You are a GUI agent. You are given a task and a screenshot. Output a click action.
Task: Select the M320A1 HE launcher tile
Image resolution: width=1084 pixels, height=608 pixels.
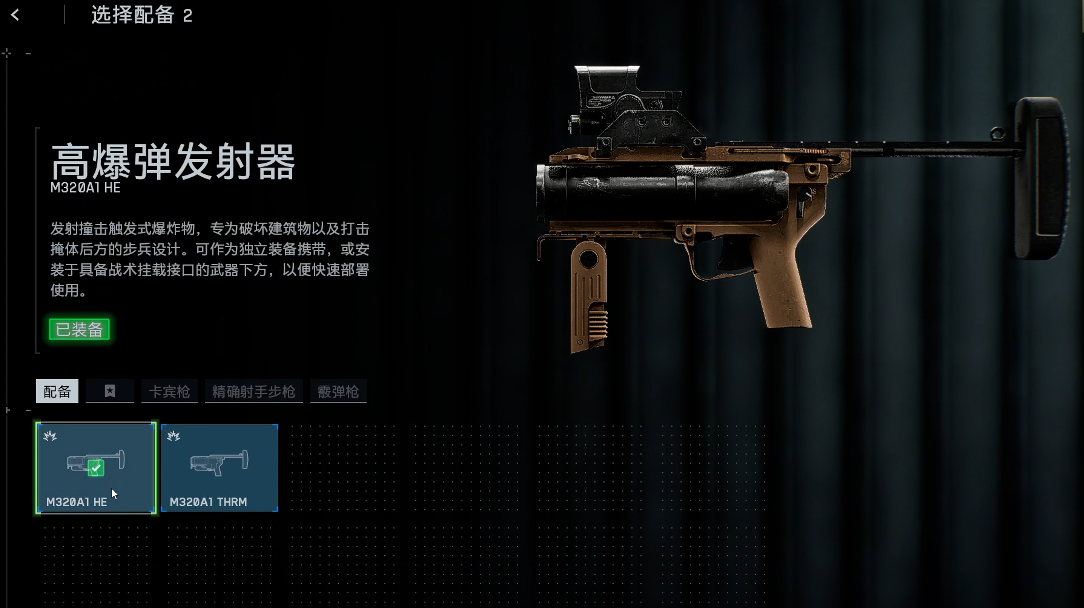[x=96, y=468]
